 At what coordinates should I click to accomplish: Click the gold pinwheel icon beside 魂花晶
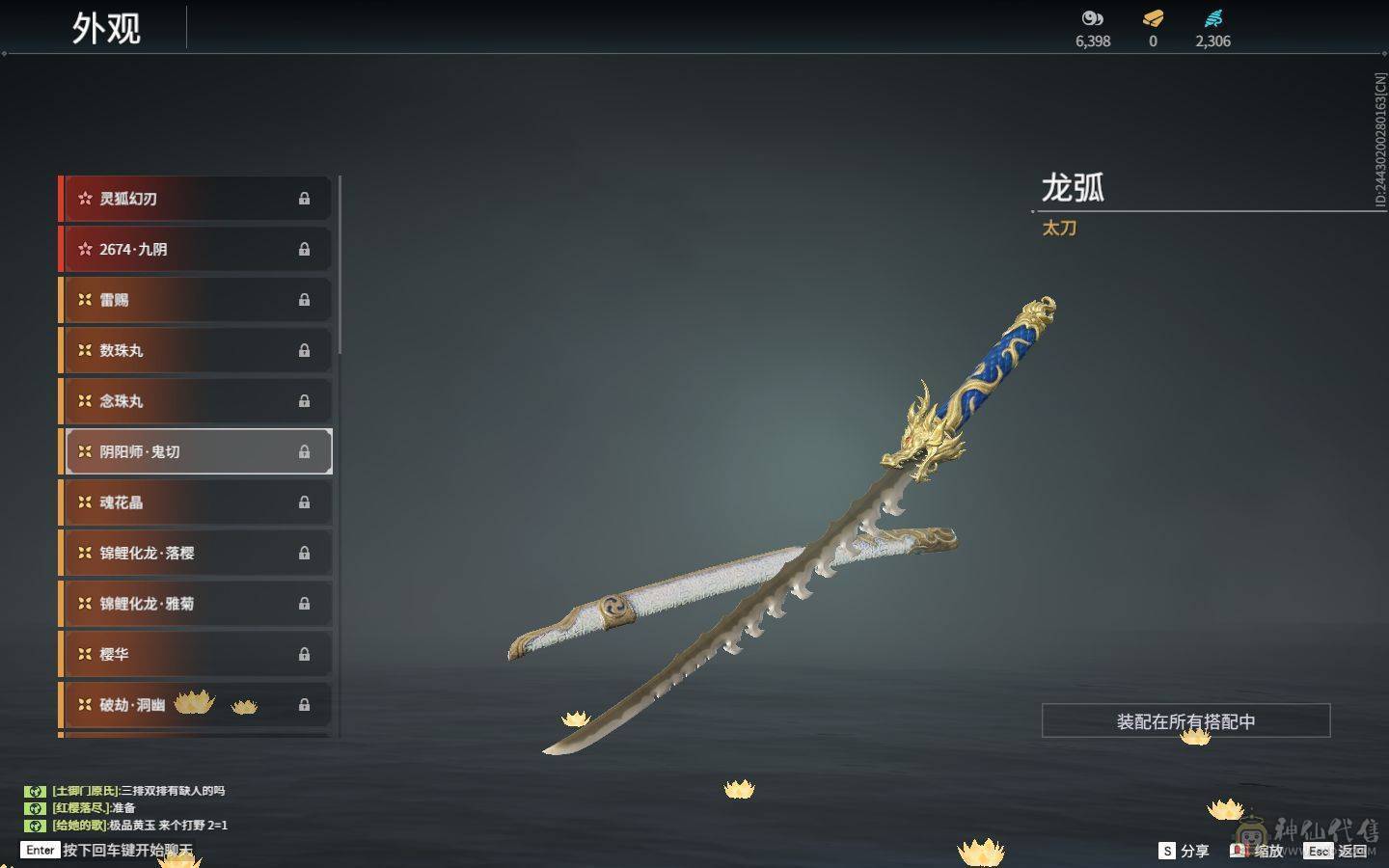tap(84, 502)
